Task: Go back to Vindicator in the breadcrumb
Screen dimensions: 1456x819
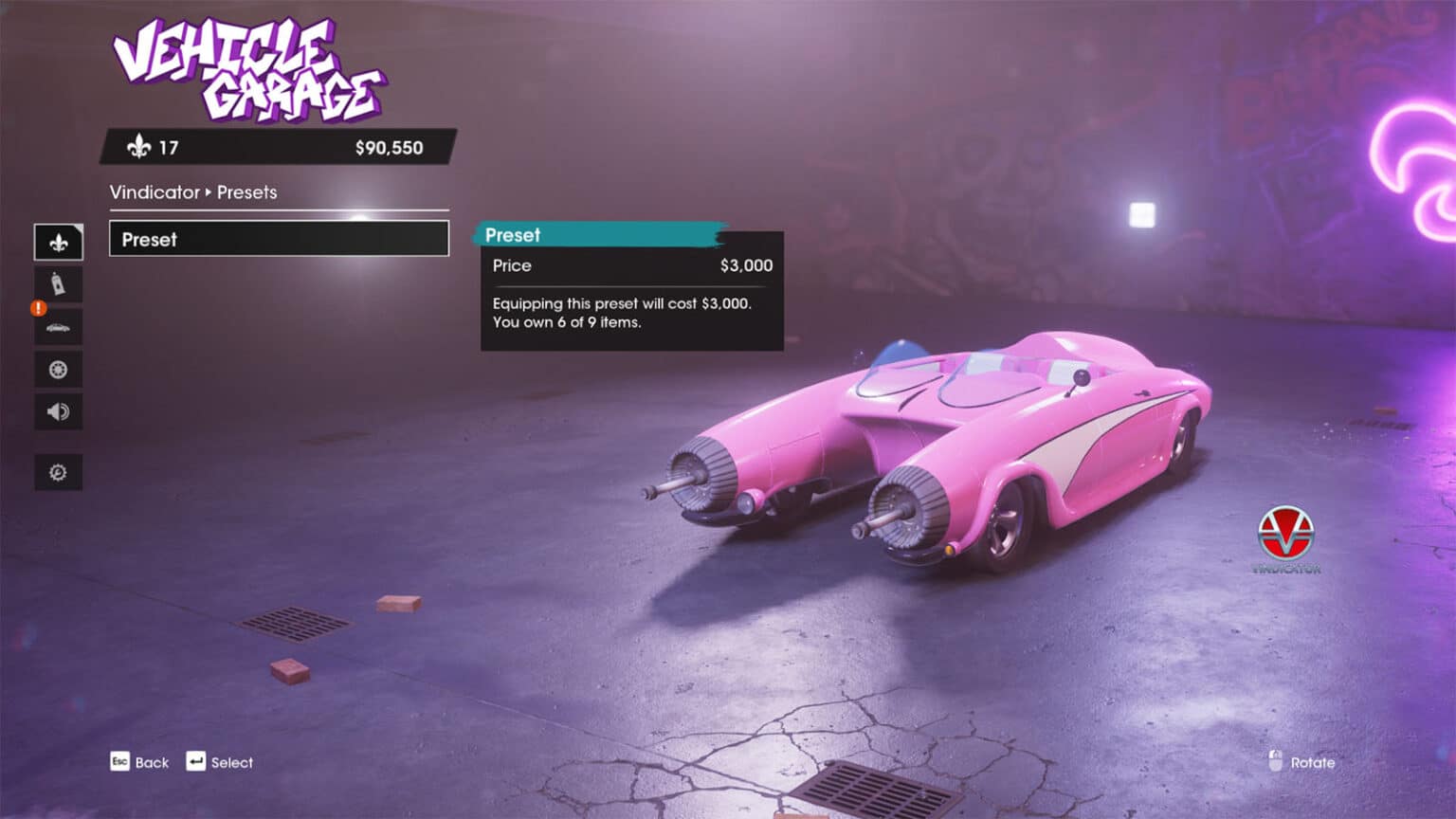Action: (155, 192)
